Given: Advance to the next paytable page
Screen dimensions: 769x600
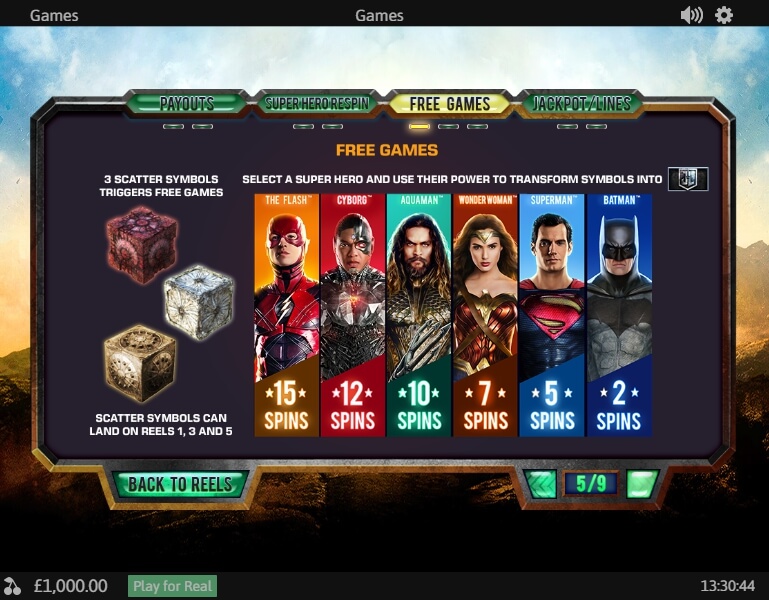Looking at the screenshot, I should pos(641,484).
